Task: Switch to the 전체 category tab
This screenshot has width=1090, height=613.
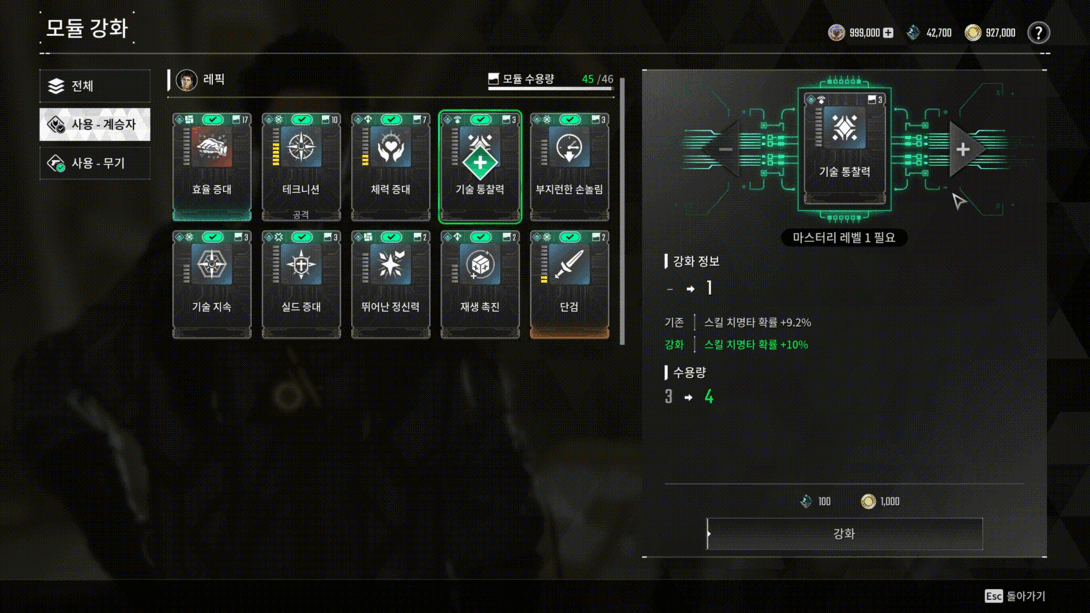Action: point(94,86)
